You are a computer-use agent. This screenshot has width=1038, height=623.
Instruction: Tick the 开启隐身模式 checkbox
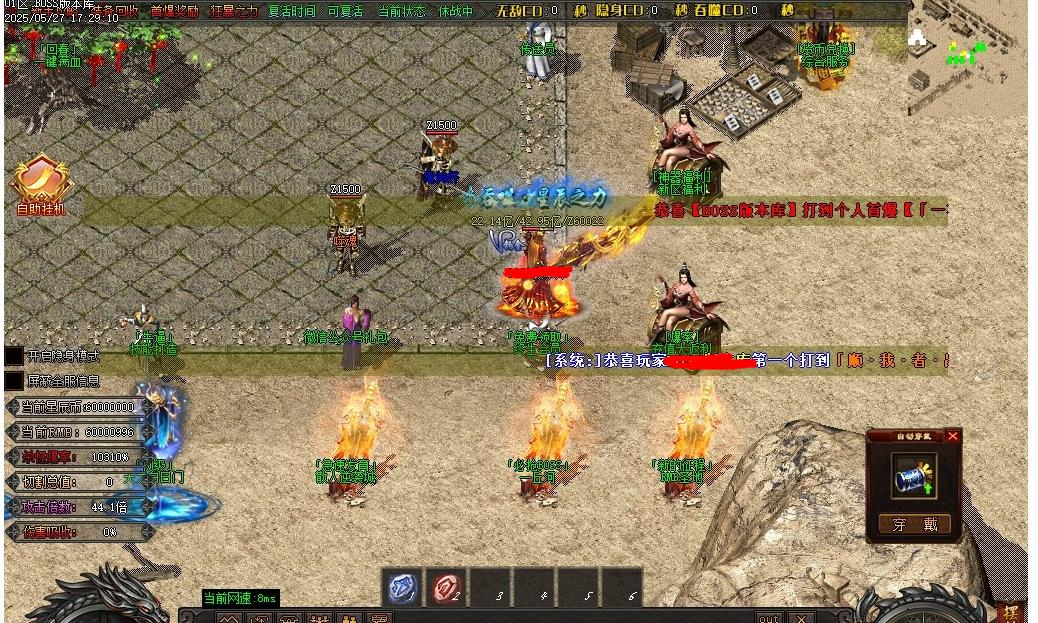14,356
